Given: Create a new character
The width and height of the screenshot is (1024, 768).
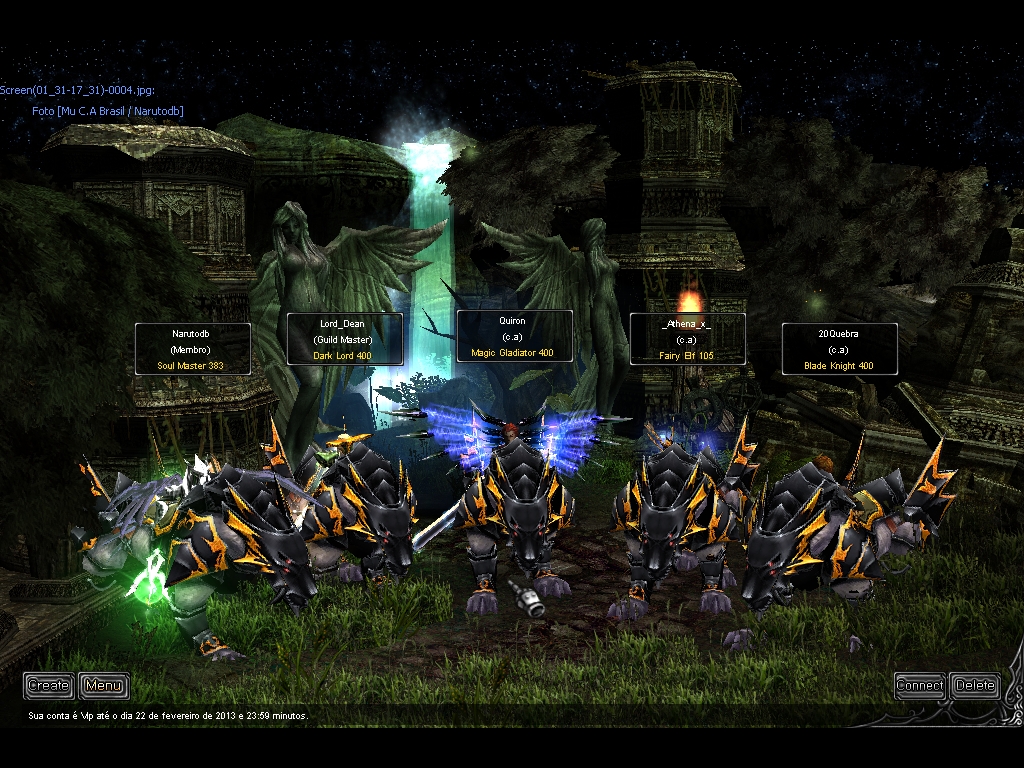Looking at the screenshot, I should coord(48,685).
